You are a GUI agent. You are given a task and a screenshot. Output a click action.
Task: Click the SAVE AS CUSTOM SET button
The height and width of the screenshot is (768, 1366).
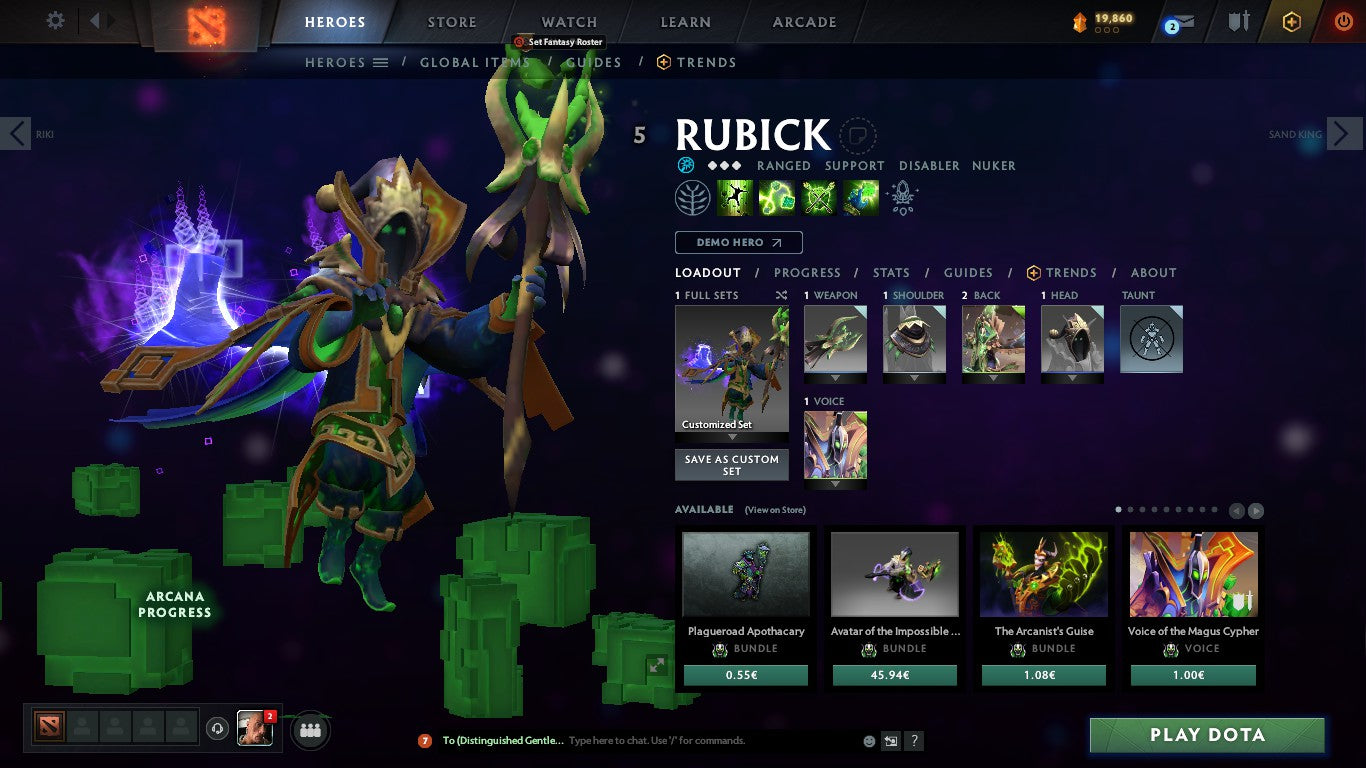pyautogui.click(x=731, y=464)
